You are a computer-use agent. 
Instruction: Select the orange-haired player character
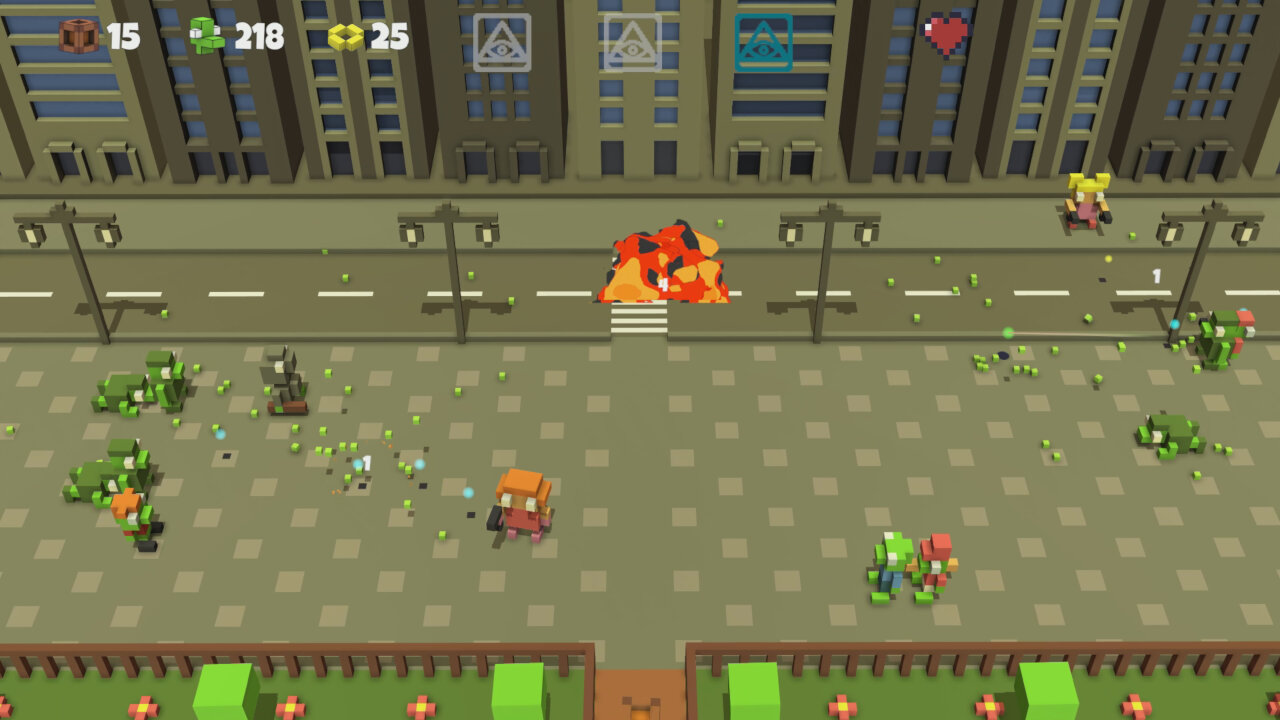pyautogui.click(x=521, y=505)
